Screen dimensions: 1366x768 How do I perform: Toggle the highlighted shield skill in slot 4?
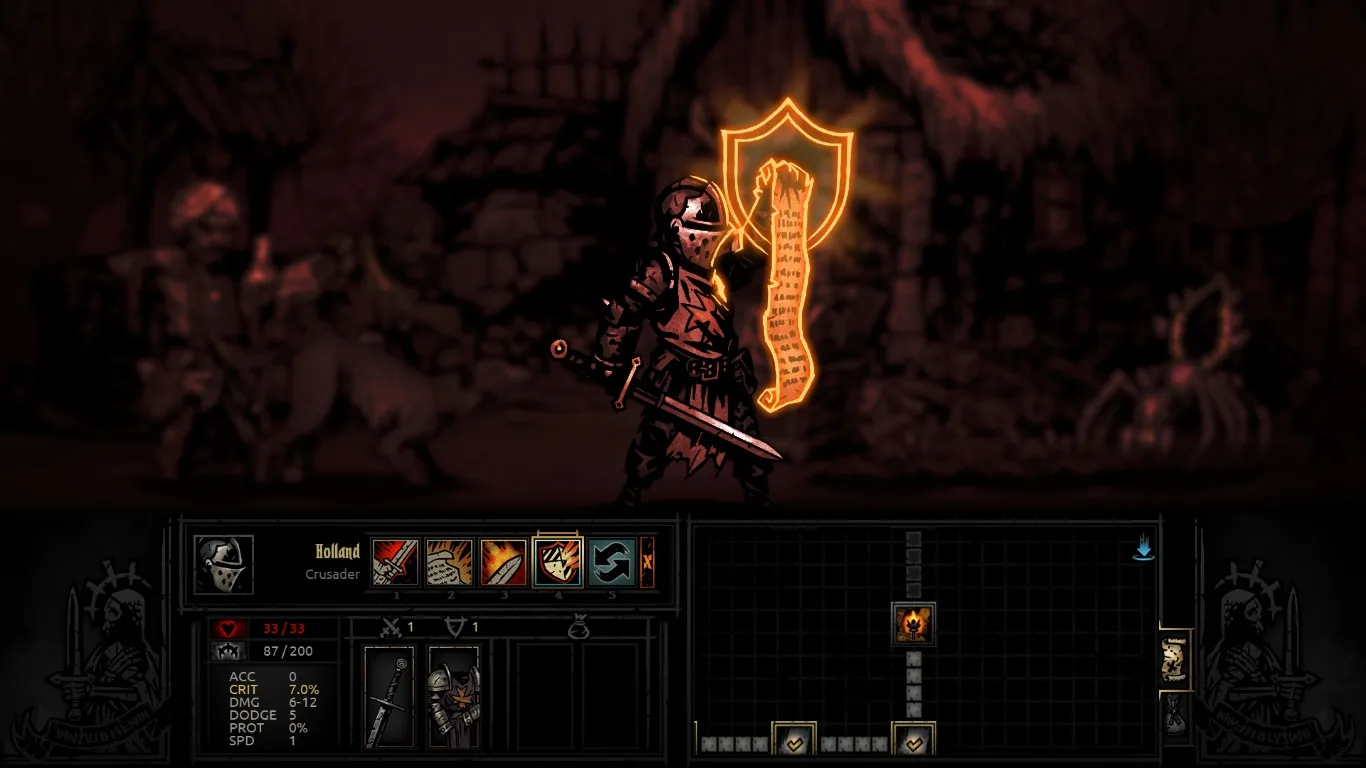coord(558,562)
